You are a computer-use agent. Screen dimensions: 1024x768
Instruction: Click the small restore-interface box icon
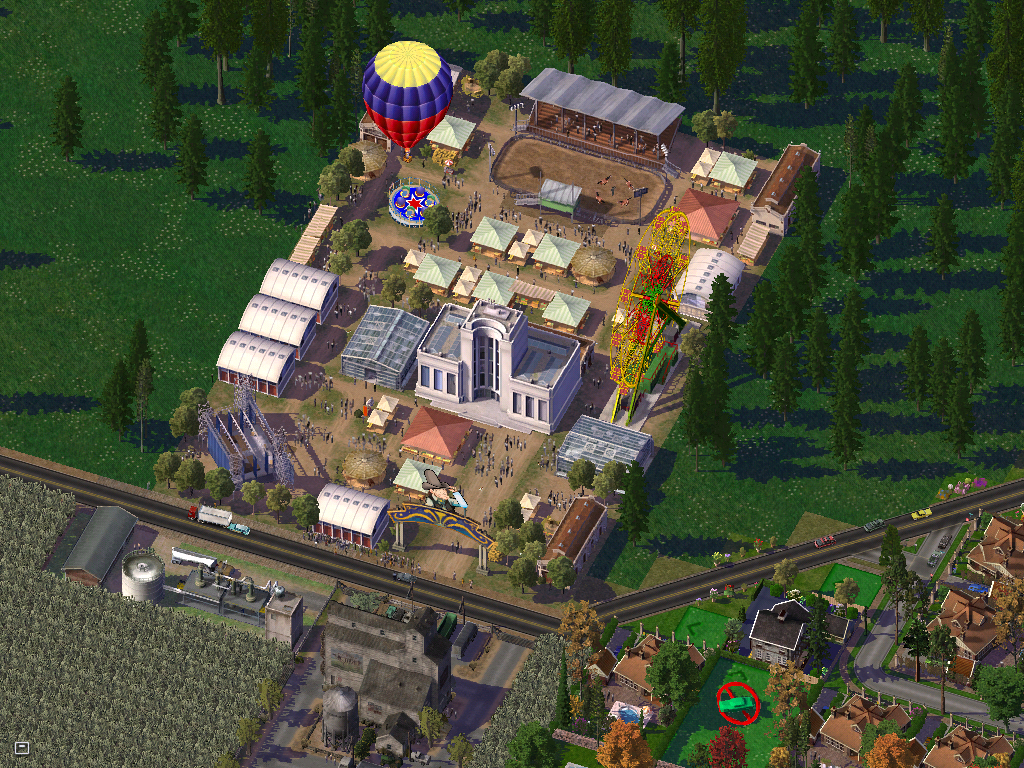point(22,747)
